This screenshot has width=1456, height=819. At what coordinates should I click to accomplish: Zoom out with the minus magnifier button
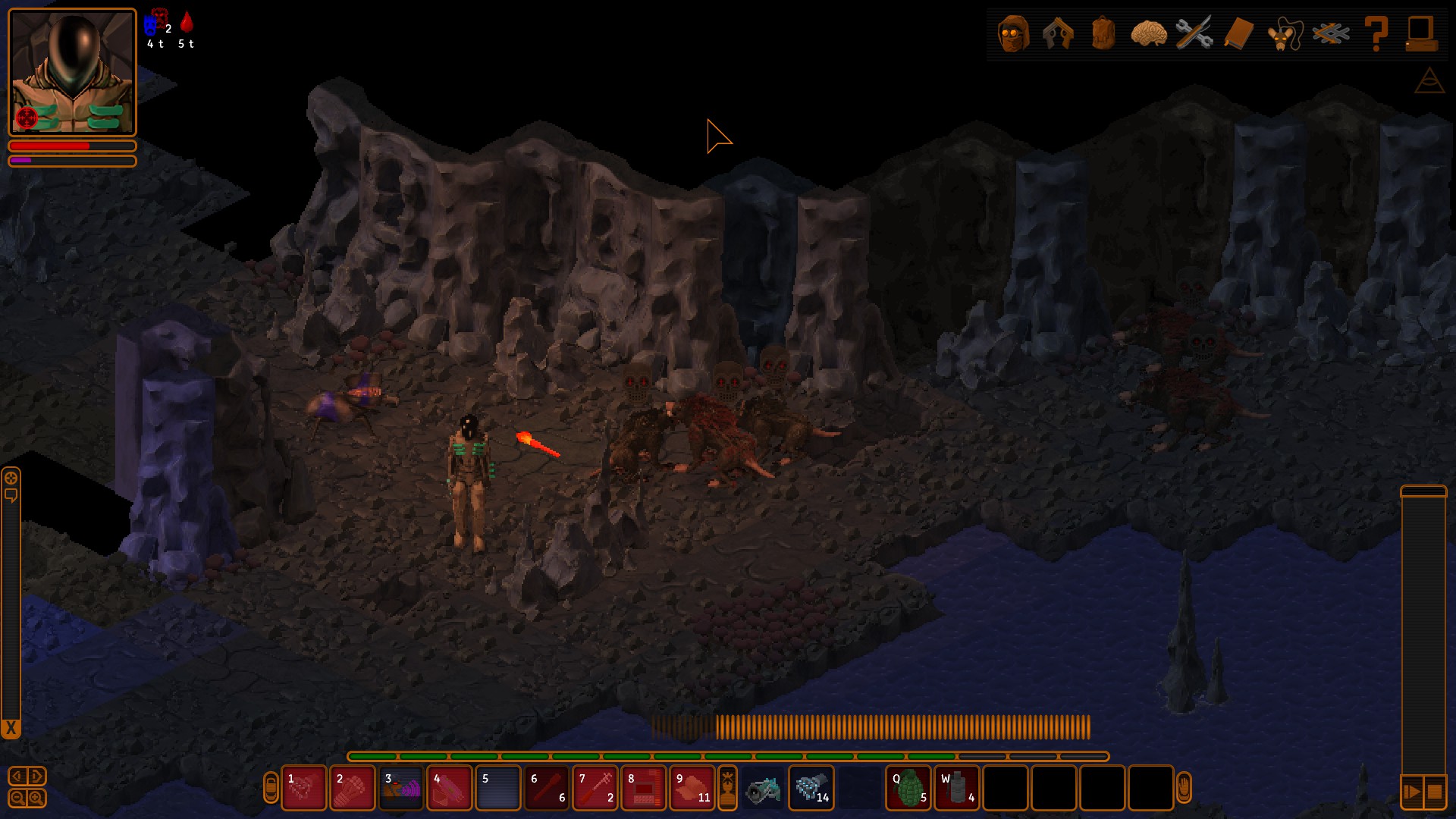click(17, 798)
